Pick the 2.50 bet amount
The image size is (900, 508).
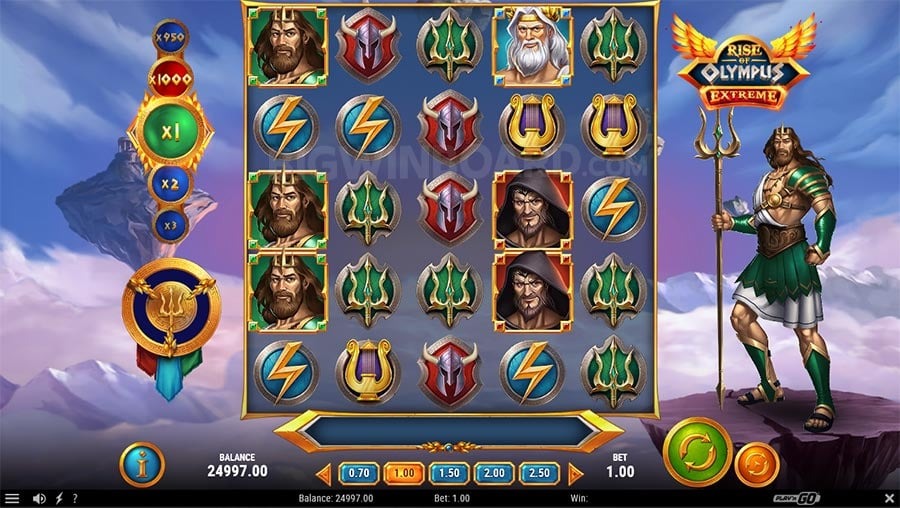pos(539,473)
